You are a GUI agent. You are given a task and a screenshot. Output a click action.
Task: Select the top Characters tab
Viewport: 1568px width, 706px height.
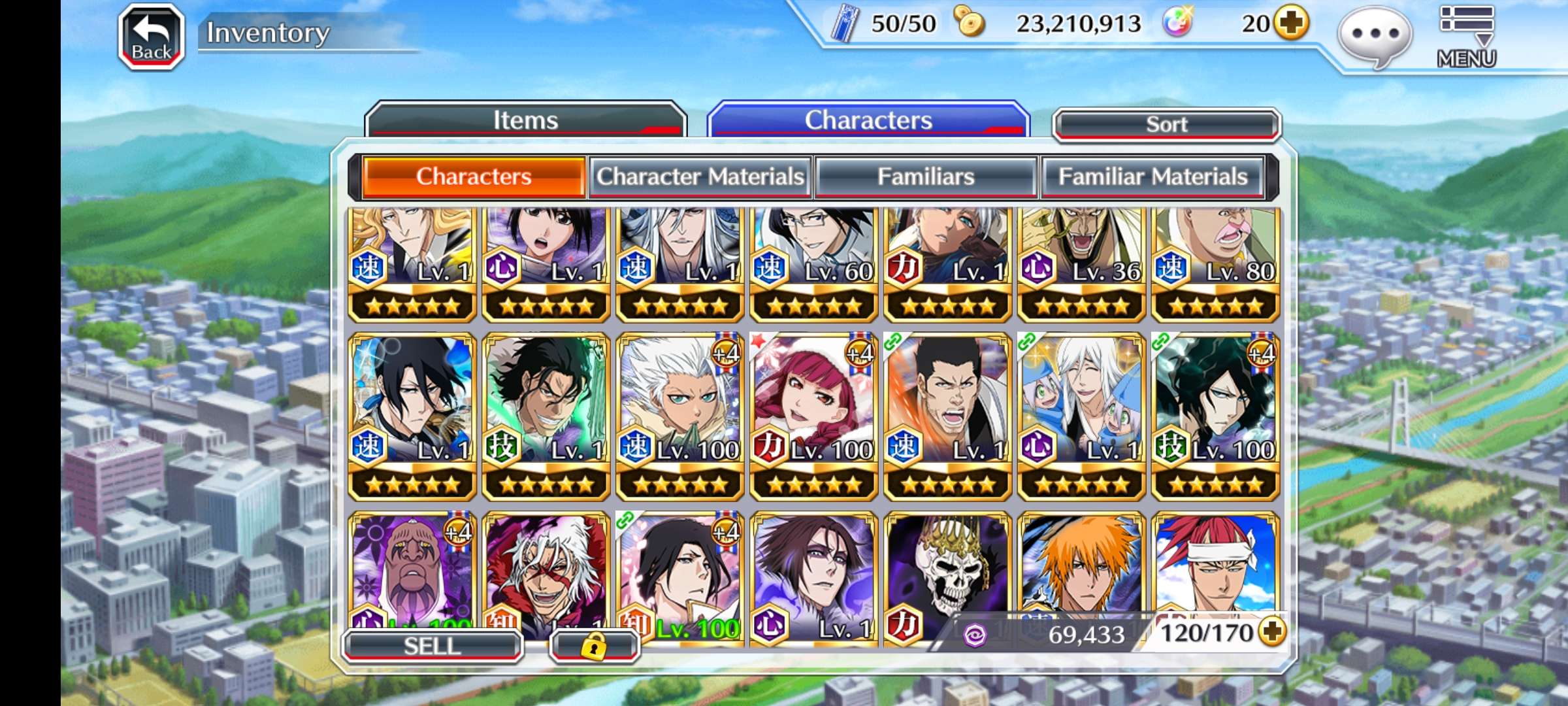click(868, 120)
